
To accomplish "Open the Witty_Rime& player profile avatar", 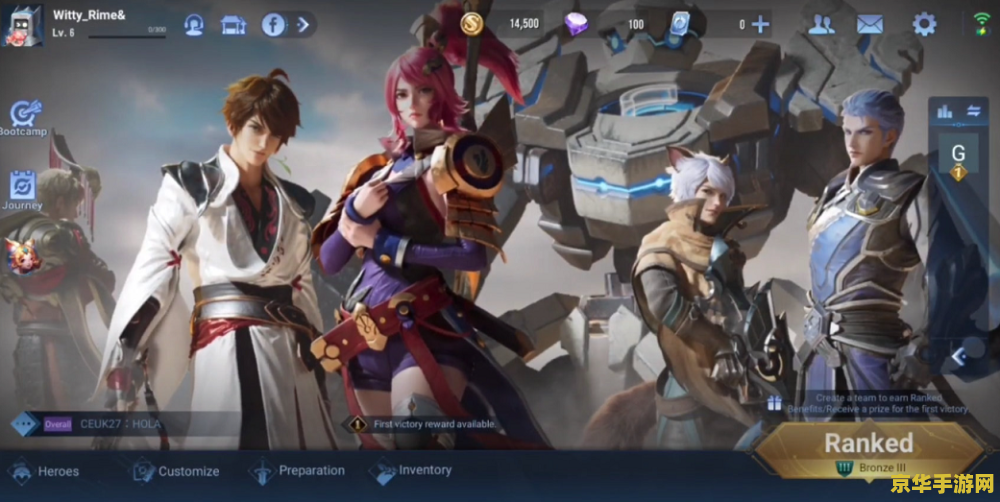I will coord(22,24).
